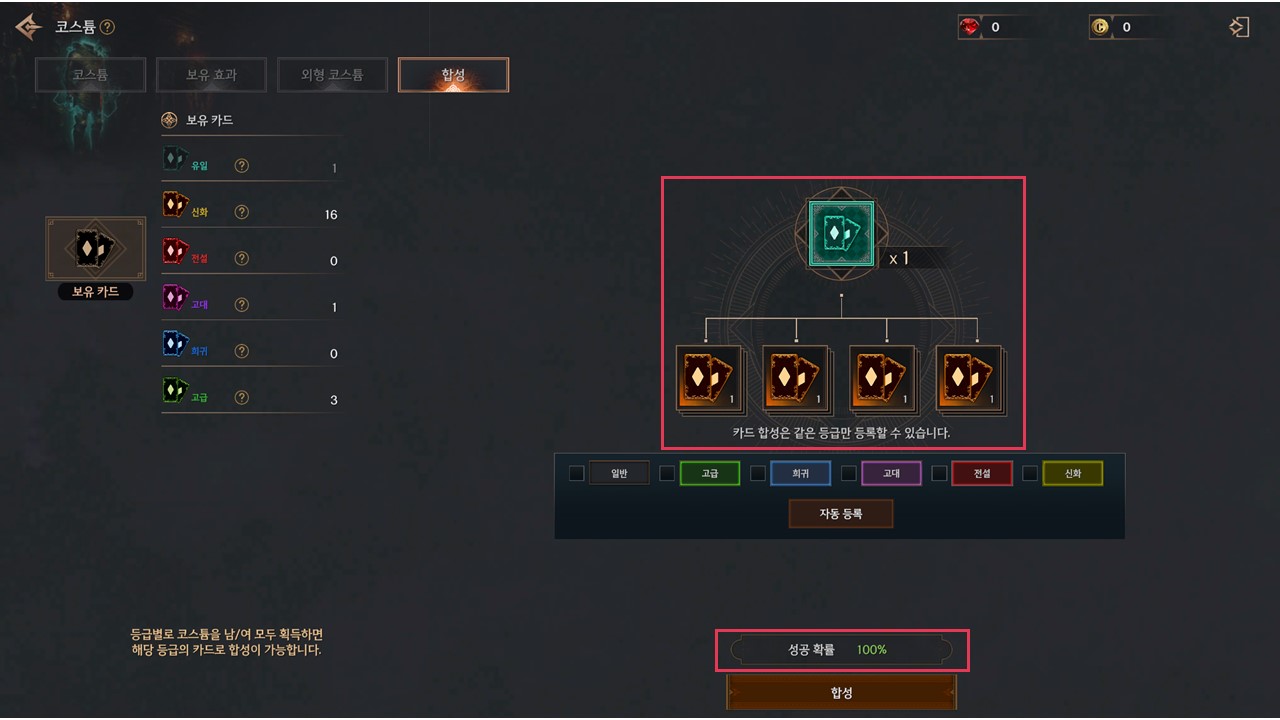Open the 합성 tab

click(x=453, y=75)
